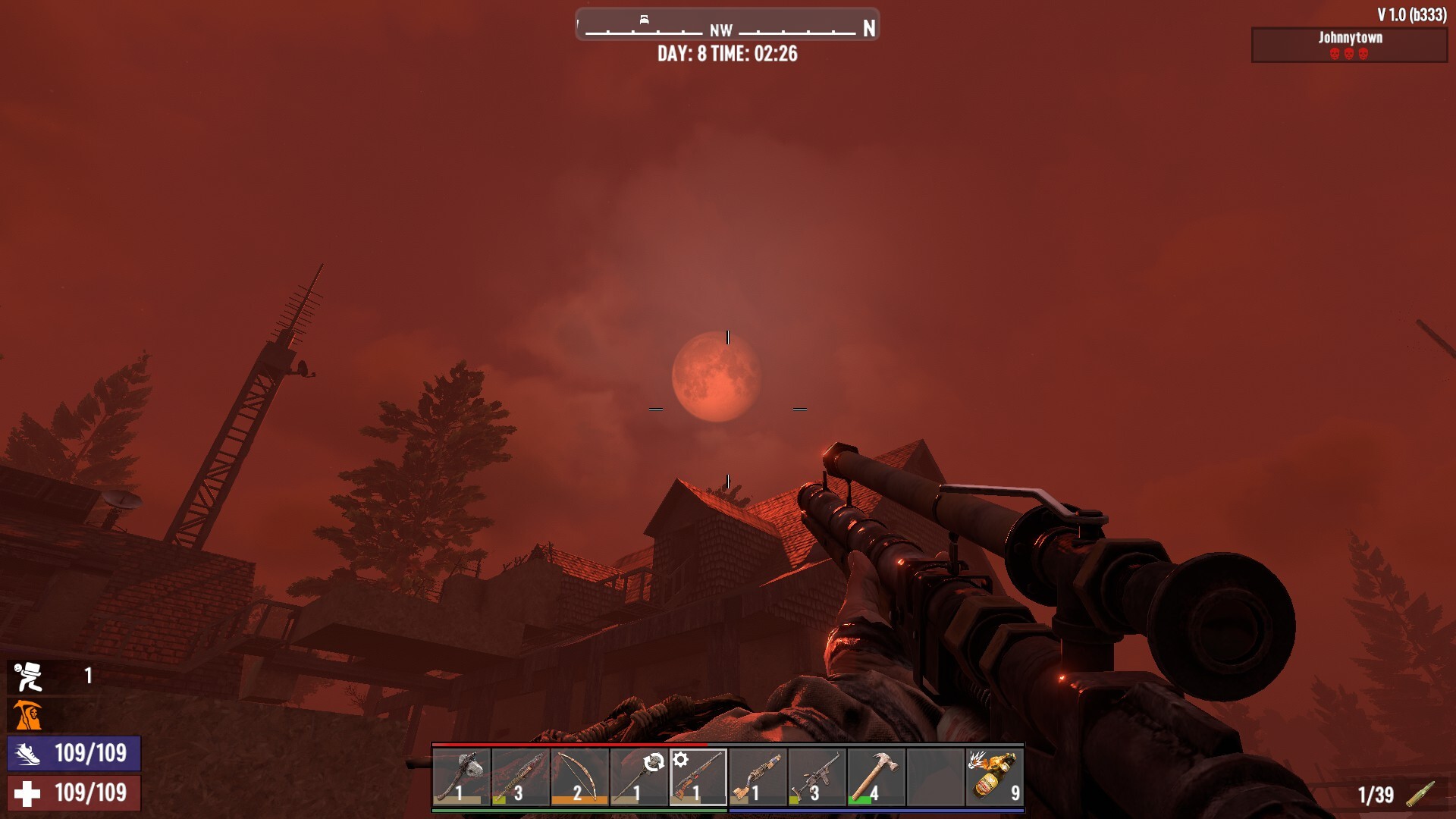This screenshot has width=1456, height=819.
Task: Switch to the machine gun hotbar slot
Action: [x=817, y=777]
